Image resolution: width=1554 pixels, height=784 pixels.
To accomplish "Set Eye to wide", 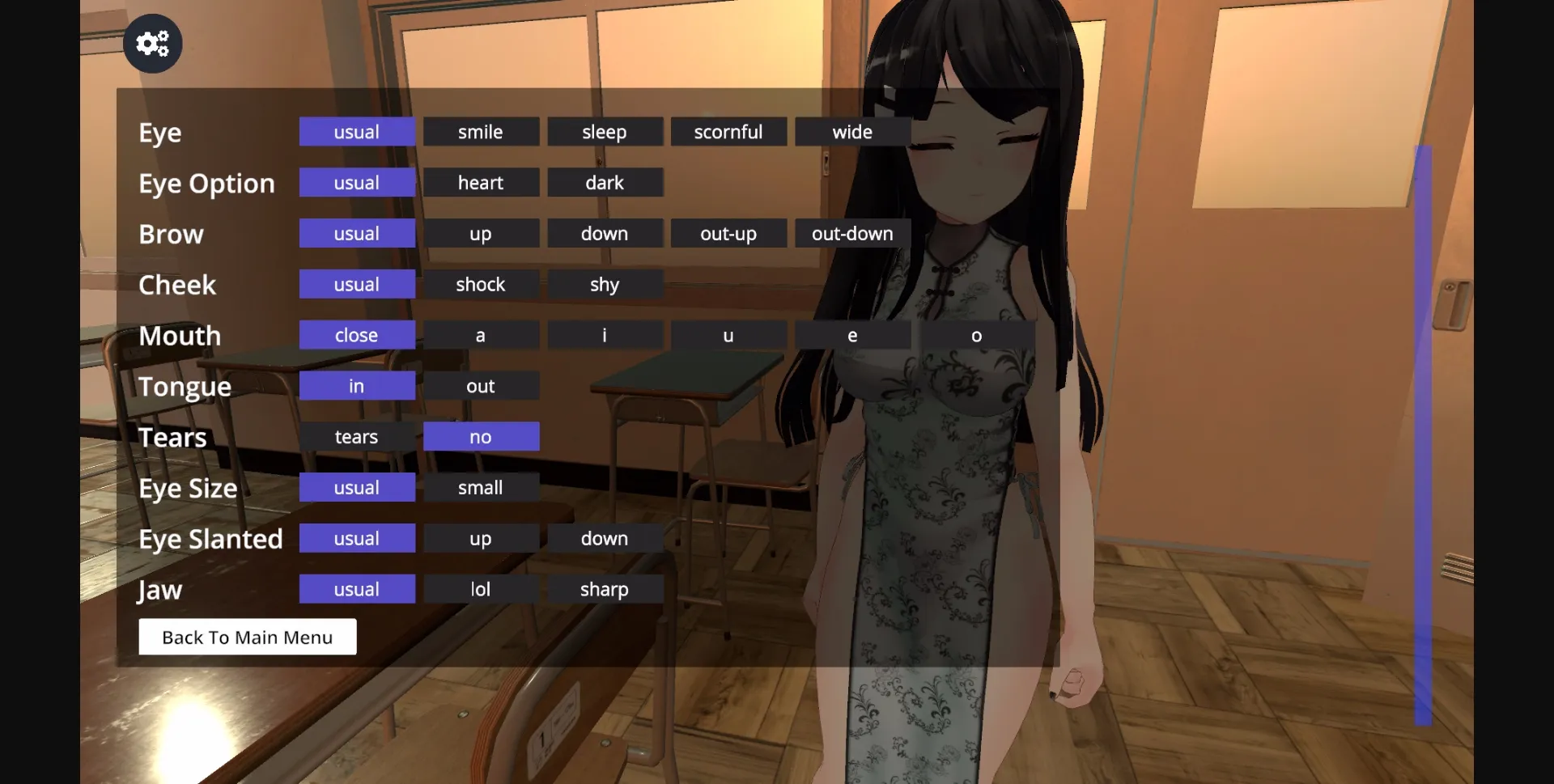I will (852, 131).
